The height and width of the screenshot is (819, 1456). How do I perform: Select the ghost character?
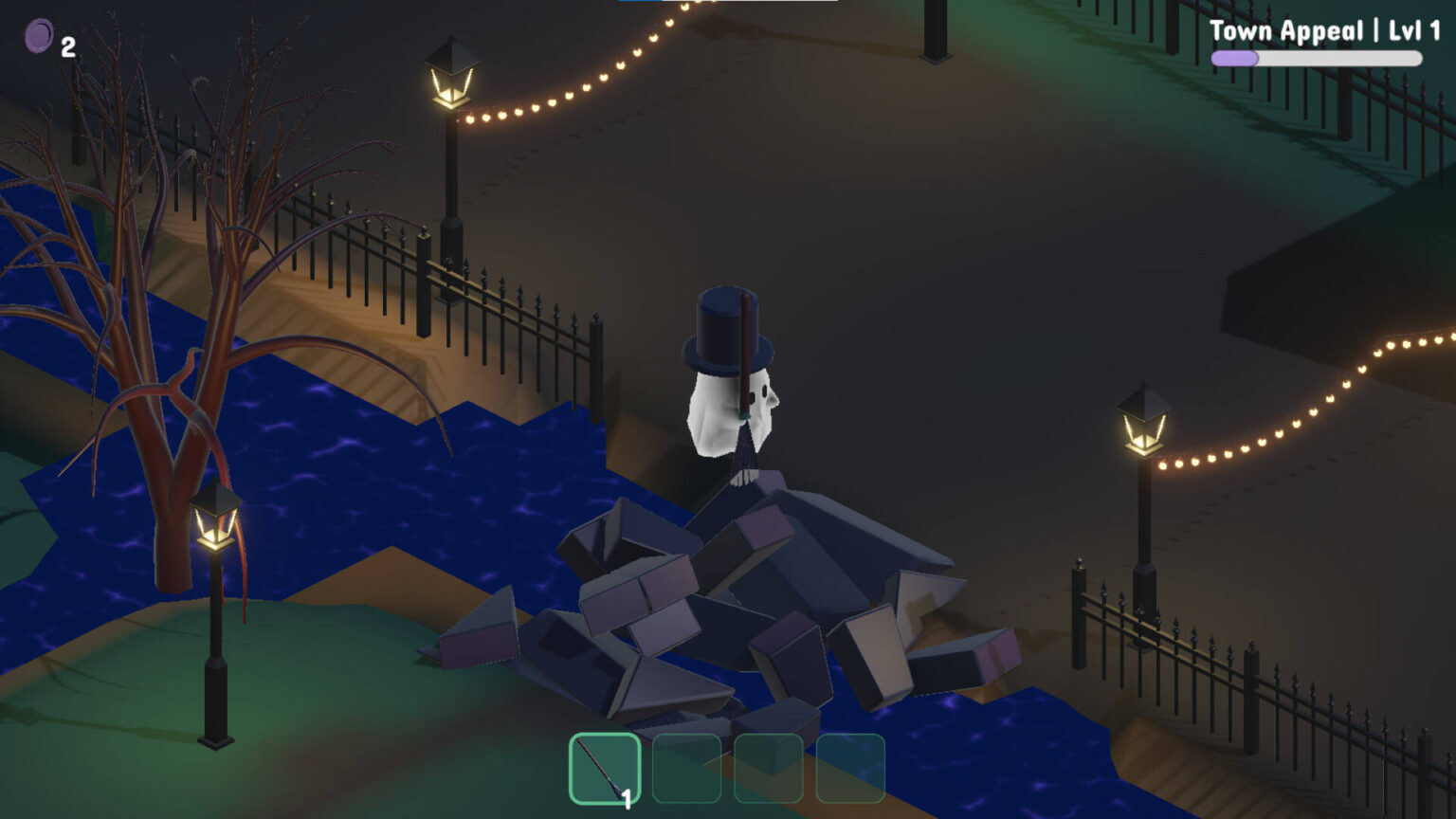[x=730, y=408]
